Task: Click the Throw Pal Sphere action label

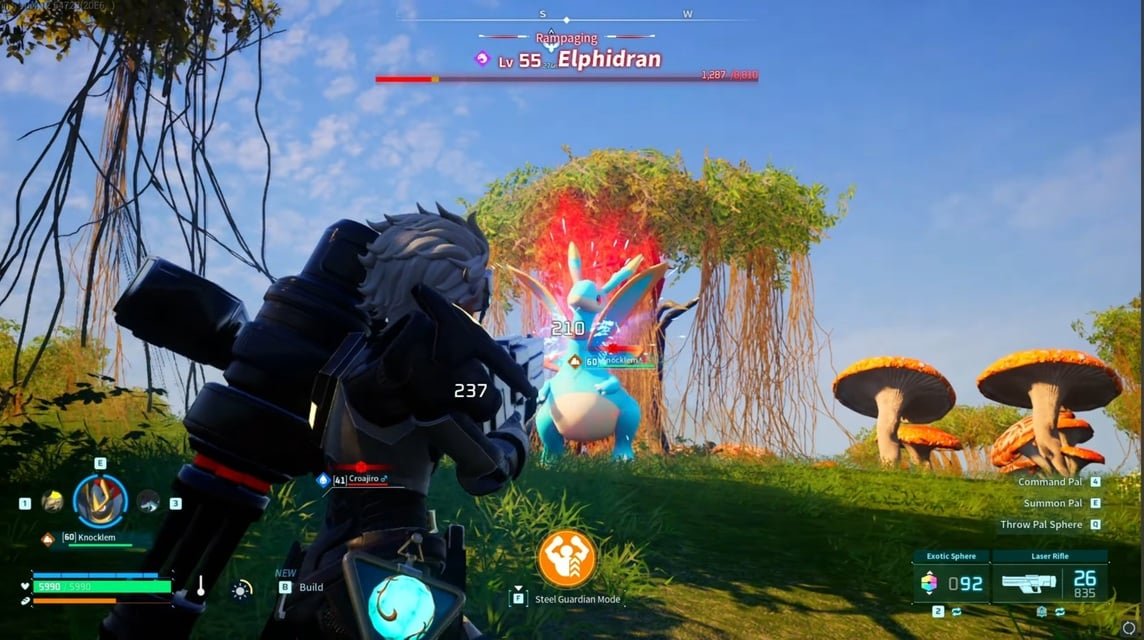Action: 1041,524
